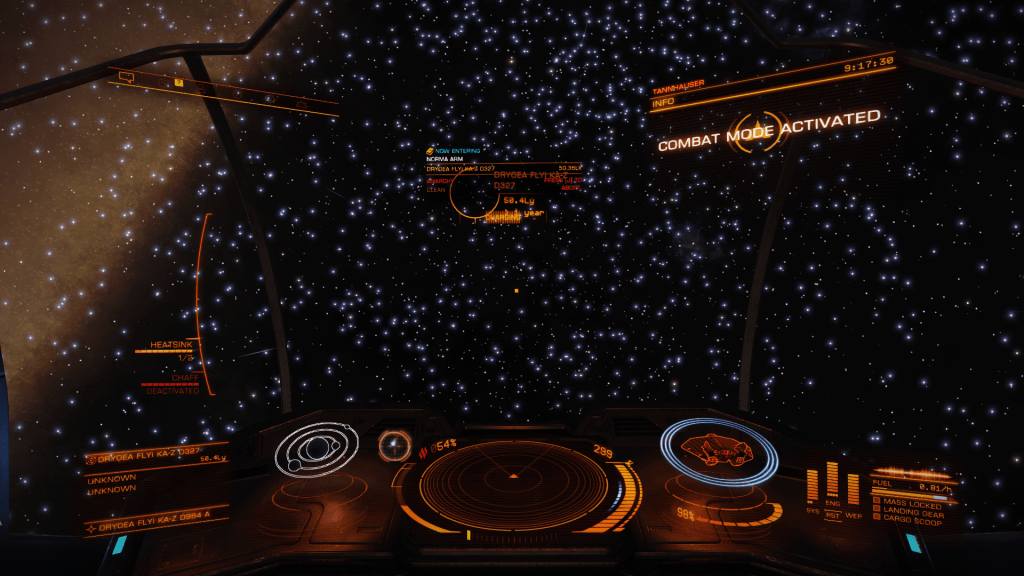Select the CHAFF fire group entry

[x=183, y=378]
